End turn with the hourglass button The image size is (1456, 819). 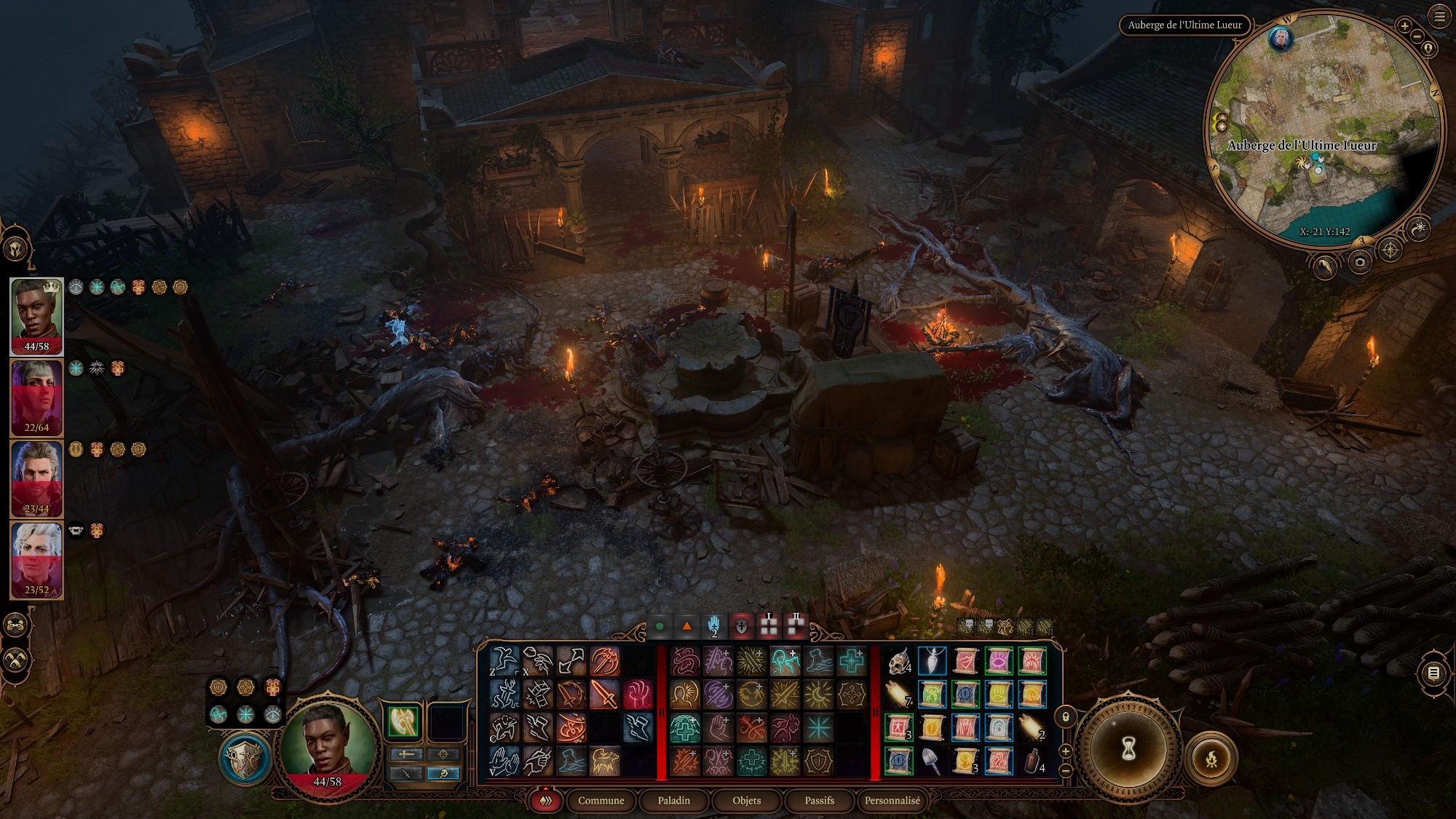1128,748
